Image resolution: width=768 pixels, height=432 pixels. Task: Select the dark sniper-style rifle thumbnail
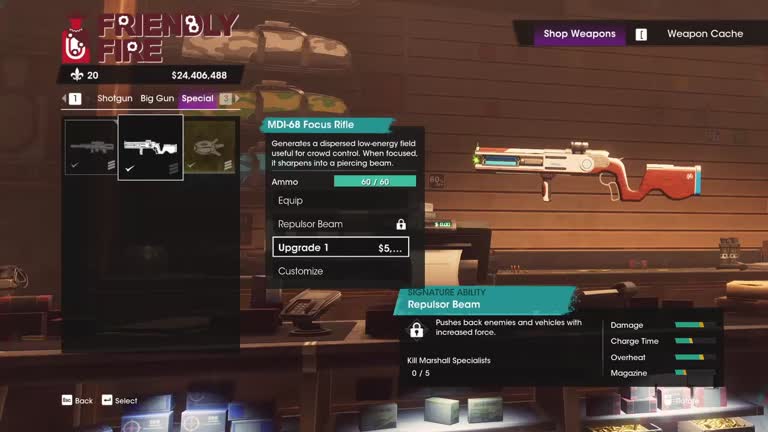(91, 148)
